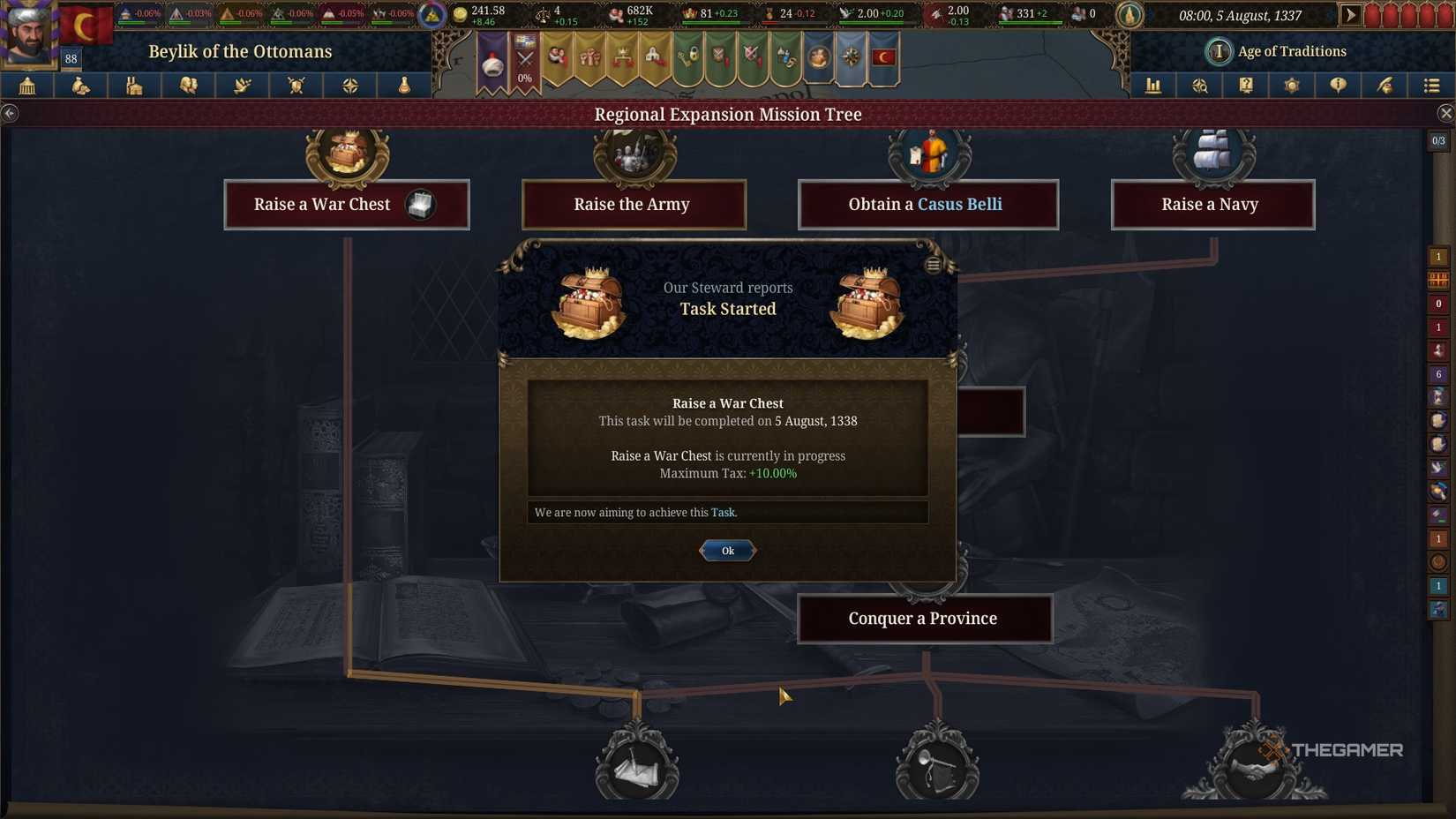Open the popup's hamburger options menu
The image size is (1456, 819).
[x=933, y=264]
